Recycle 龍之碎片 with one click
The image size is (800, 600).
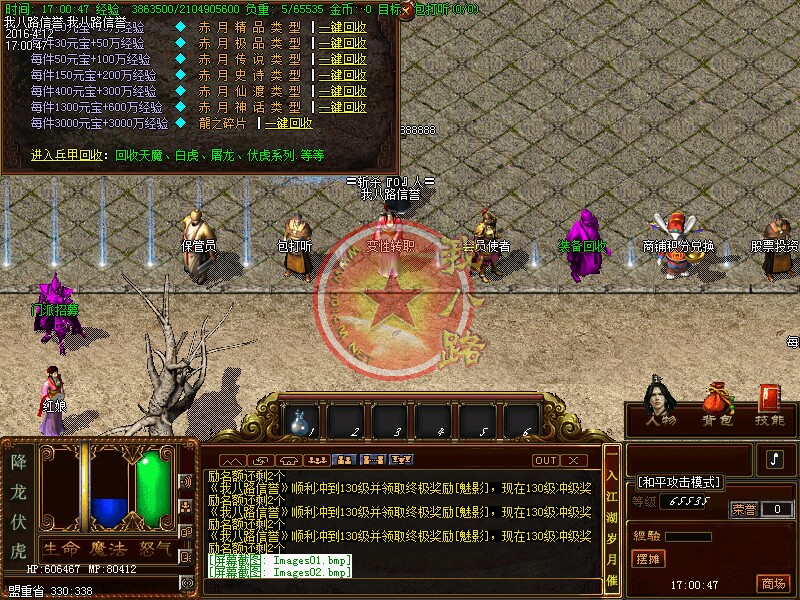click(x=289, y=123)
